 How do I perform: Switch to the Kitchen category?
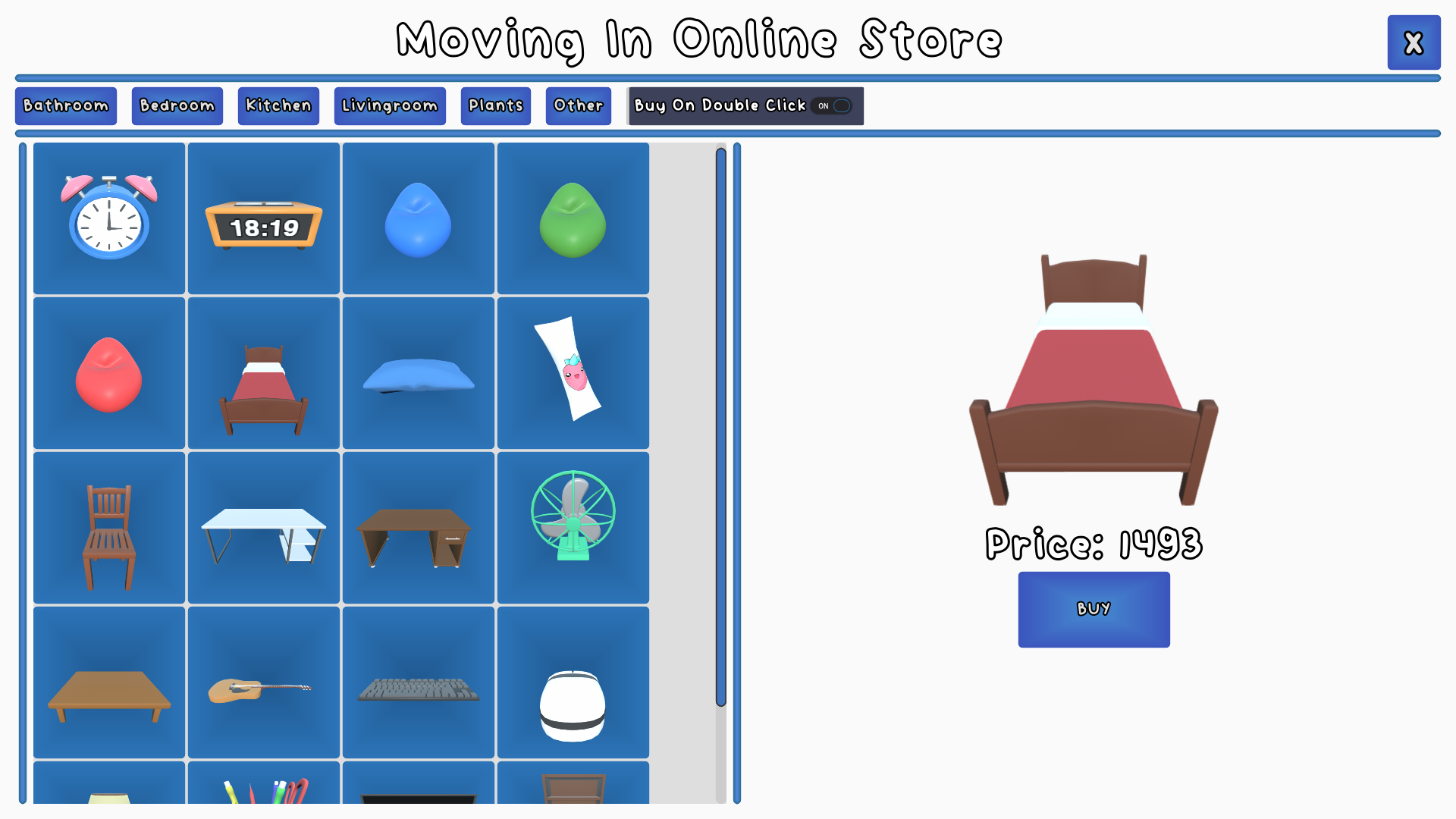click(278, 105)
